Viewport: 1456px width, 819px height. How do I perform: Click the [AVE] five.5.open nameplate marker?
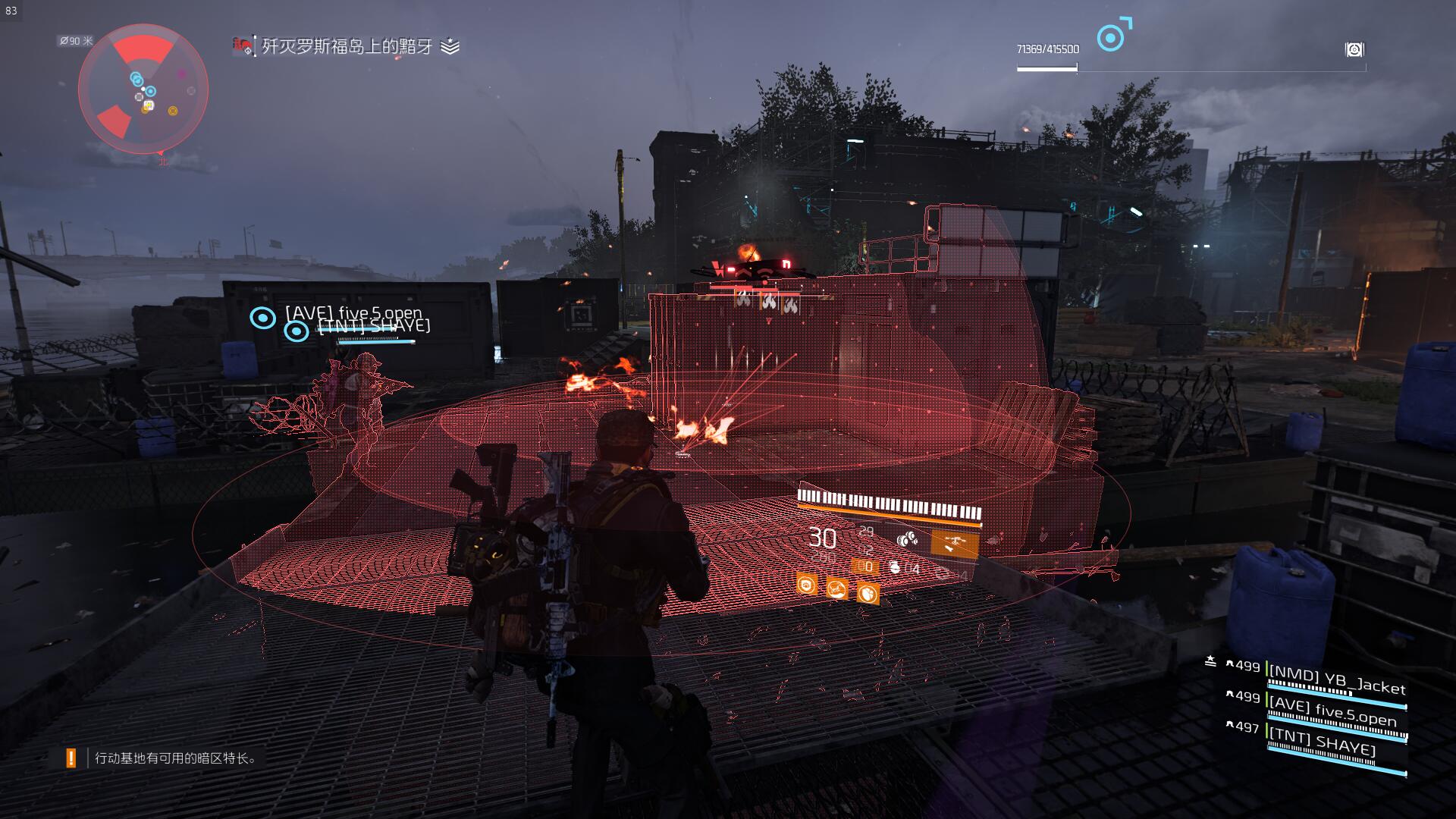[263, 318]
